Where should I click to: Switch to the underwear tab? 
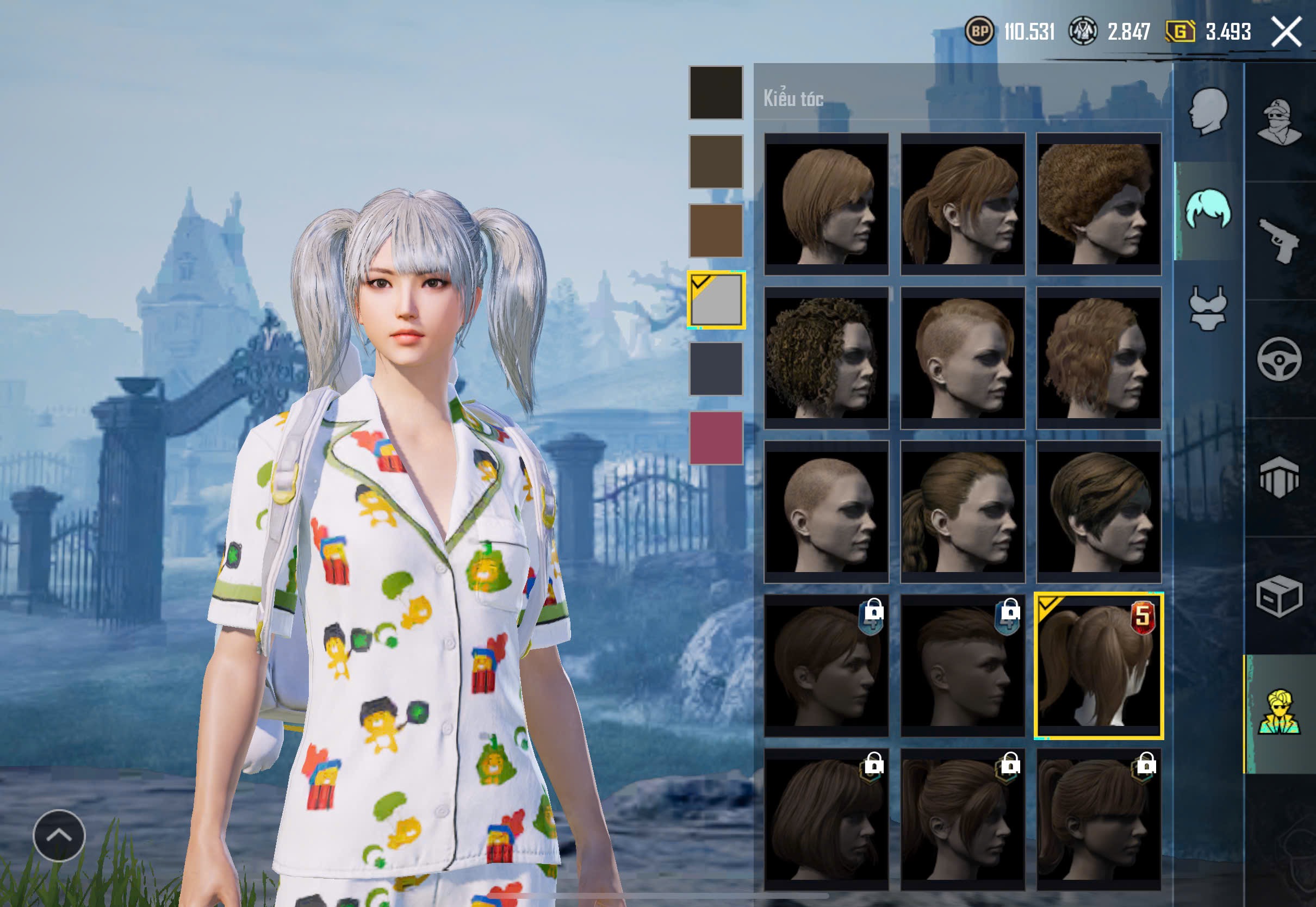[1208, 308]
